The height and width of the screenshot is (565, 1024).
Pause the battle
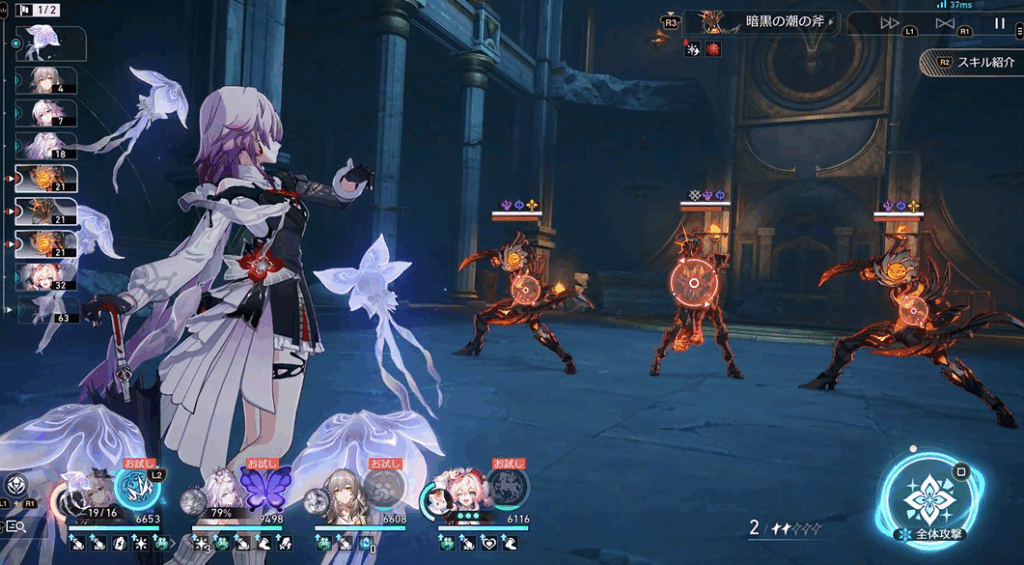pyautogui.click(x=1000, y=23)
